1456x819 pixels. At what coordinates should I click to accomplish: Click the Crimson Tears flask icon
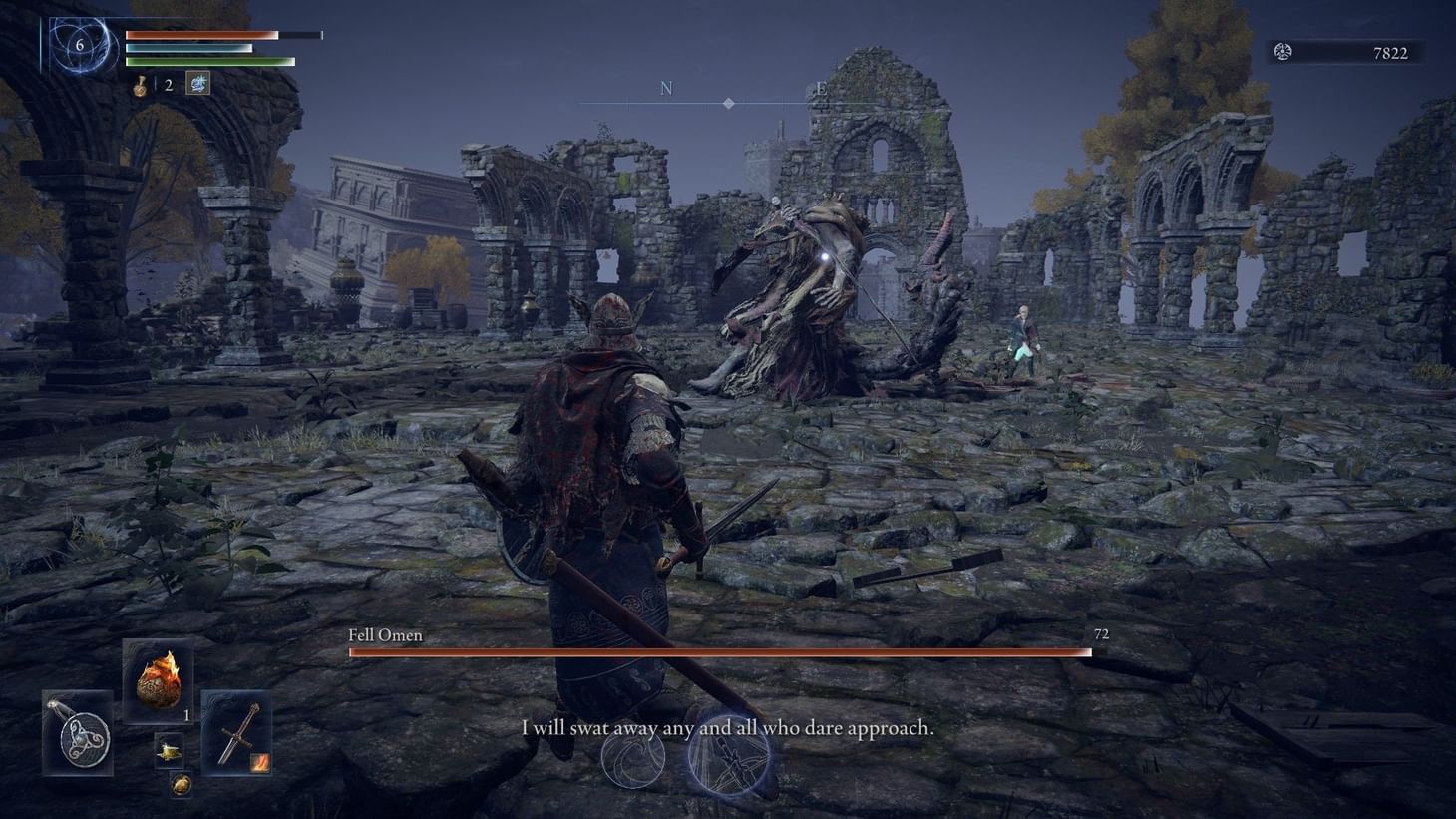(x=140, y=84)
